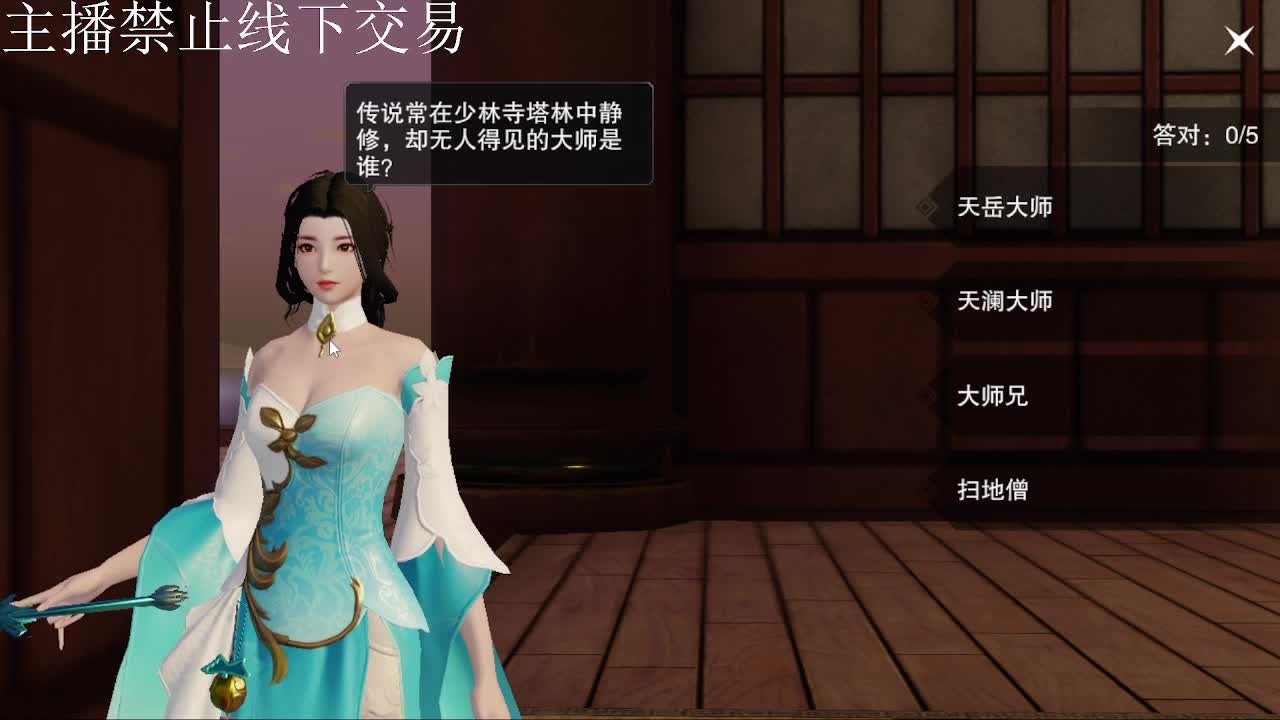The width and height of the screenshot is (1280, 720).
Task: Click the question dialogue bubble
Action: point(497,133)
